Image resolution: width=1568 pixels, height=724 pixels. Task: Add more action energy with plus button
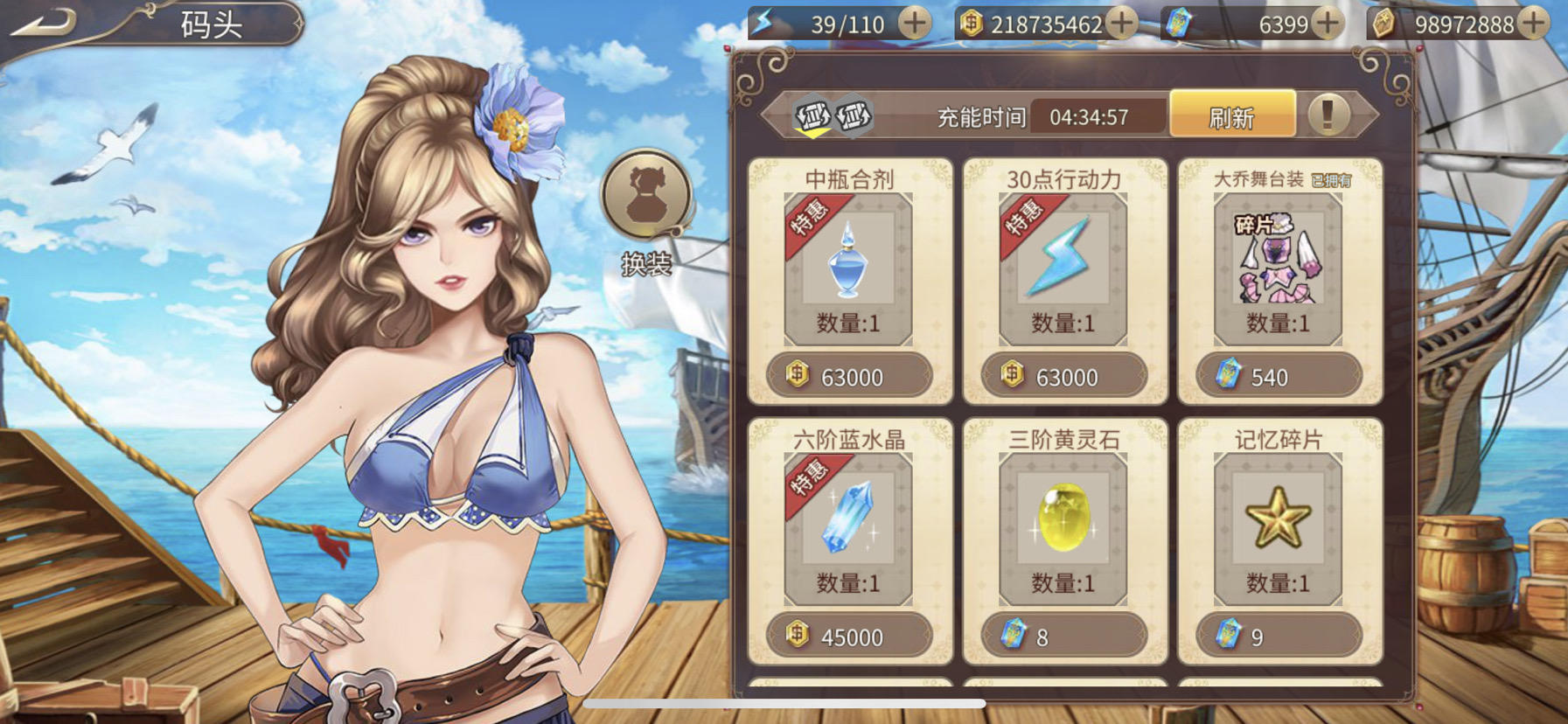click(x=915, y=24)
